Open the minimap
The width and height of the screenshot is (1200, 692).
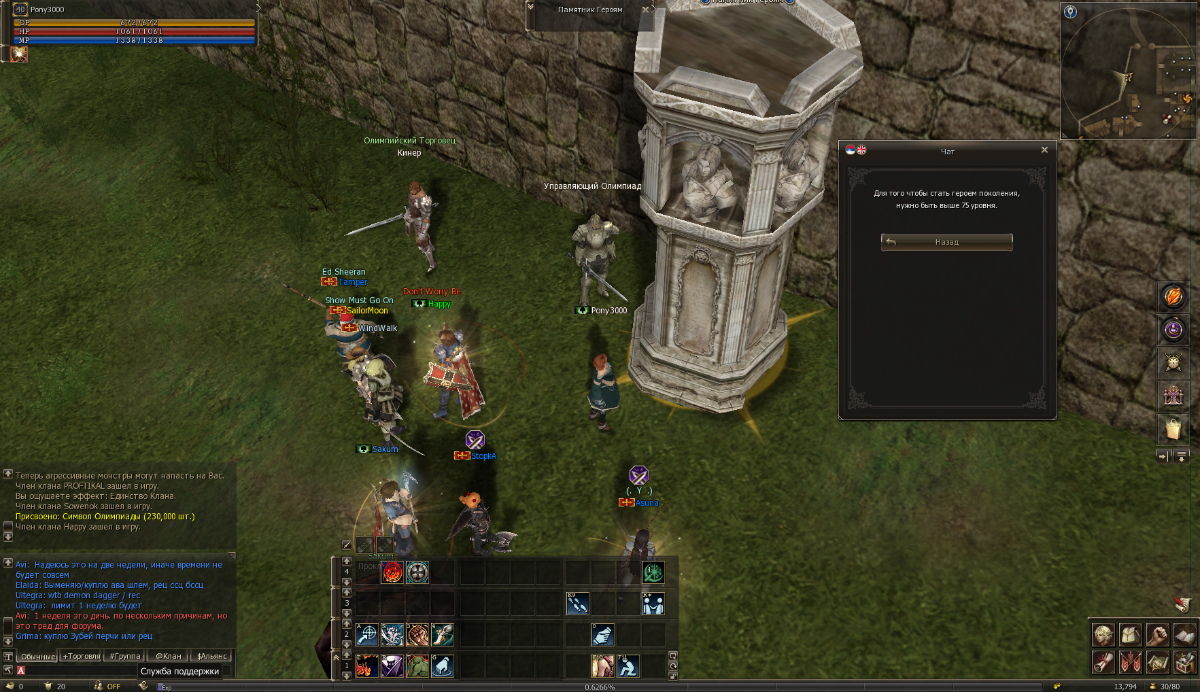1129,71
